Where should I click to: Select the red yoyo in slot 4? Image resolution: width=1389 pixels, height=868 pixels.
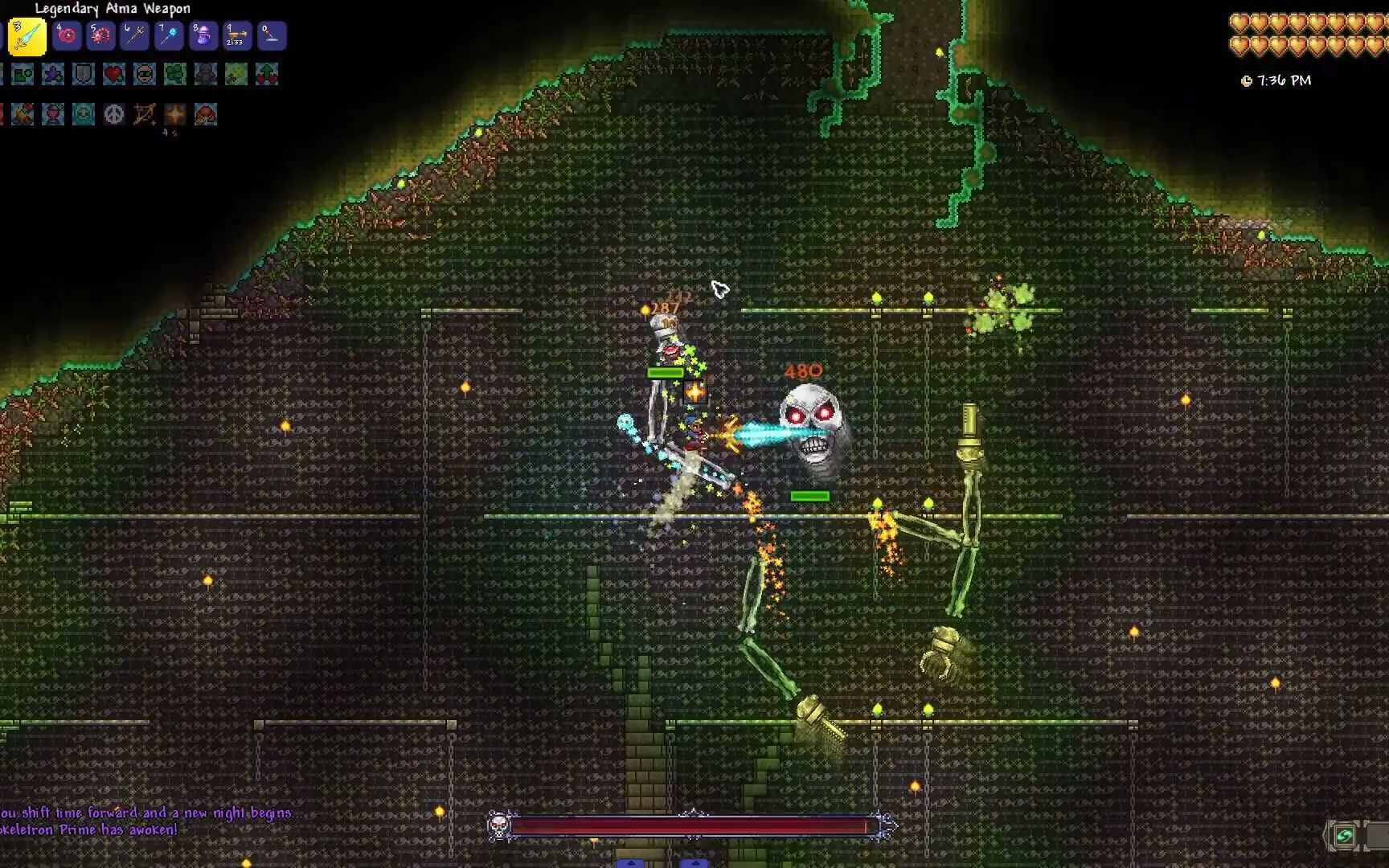point(67,36)
